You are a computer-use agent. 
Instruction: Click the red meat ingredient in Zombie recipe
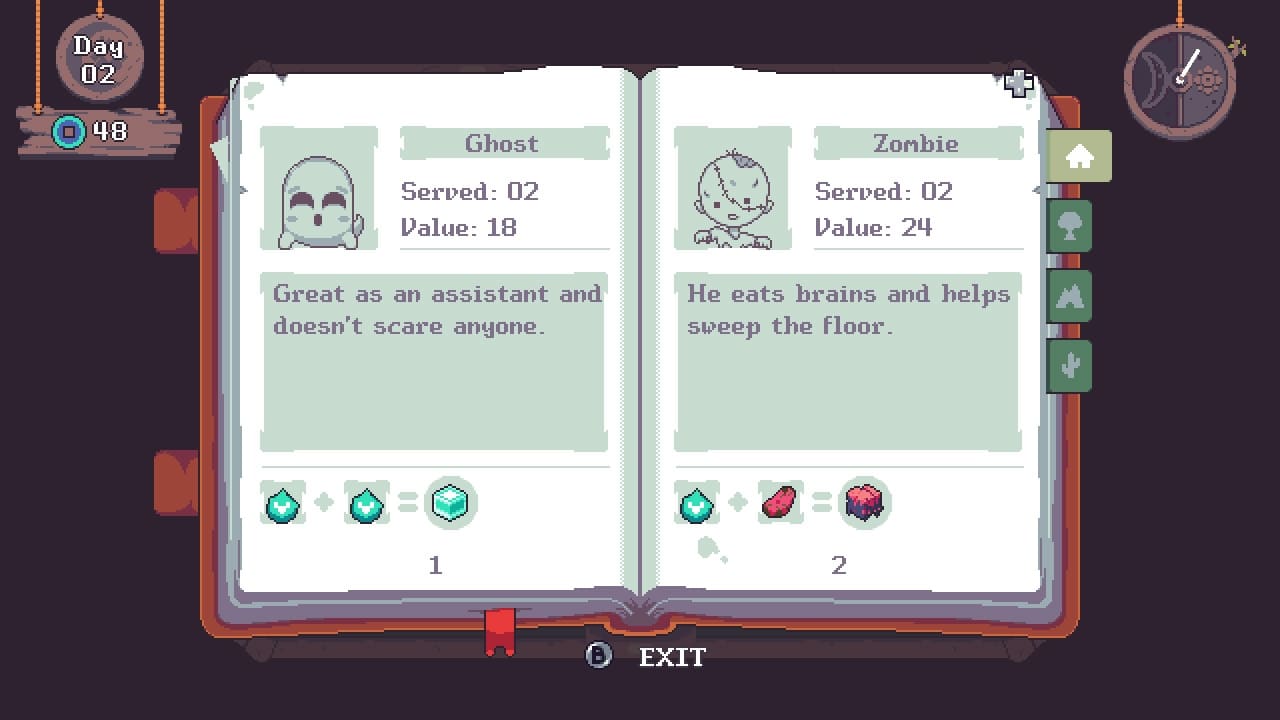click(778, 502)
